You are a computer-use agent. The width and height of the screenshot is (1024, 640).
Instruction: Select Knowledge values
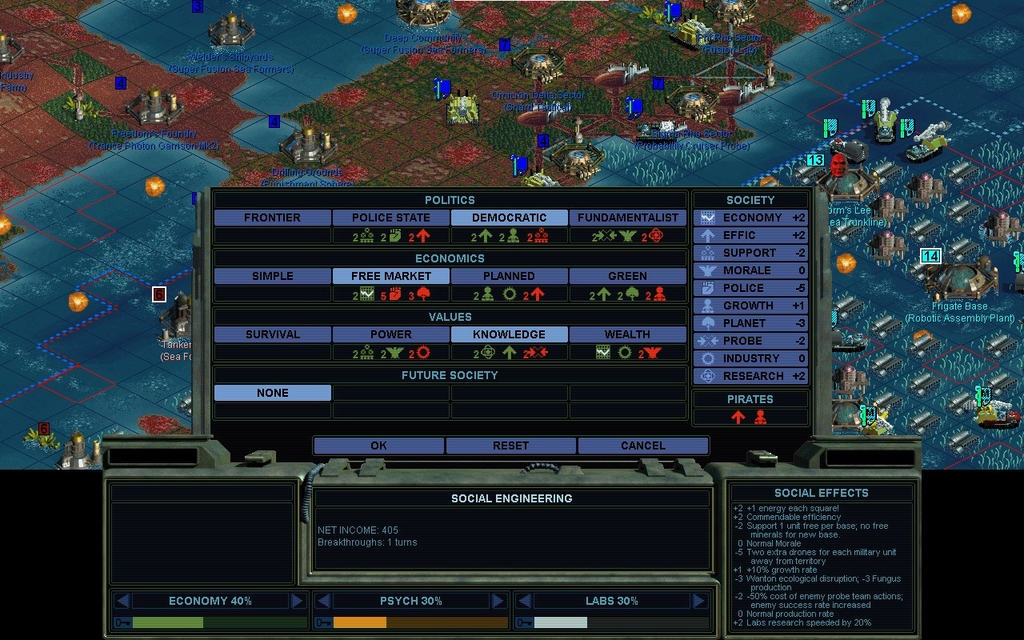click(509, 335)
